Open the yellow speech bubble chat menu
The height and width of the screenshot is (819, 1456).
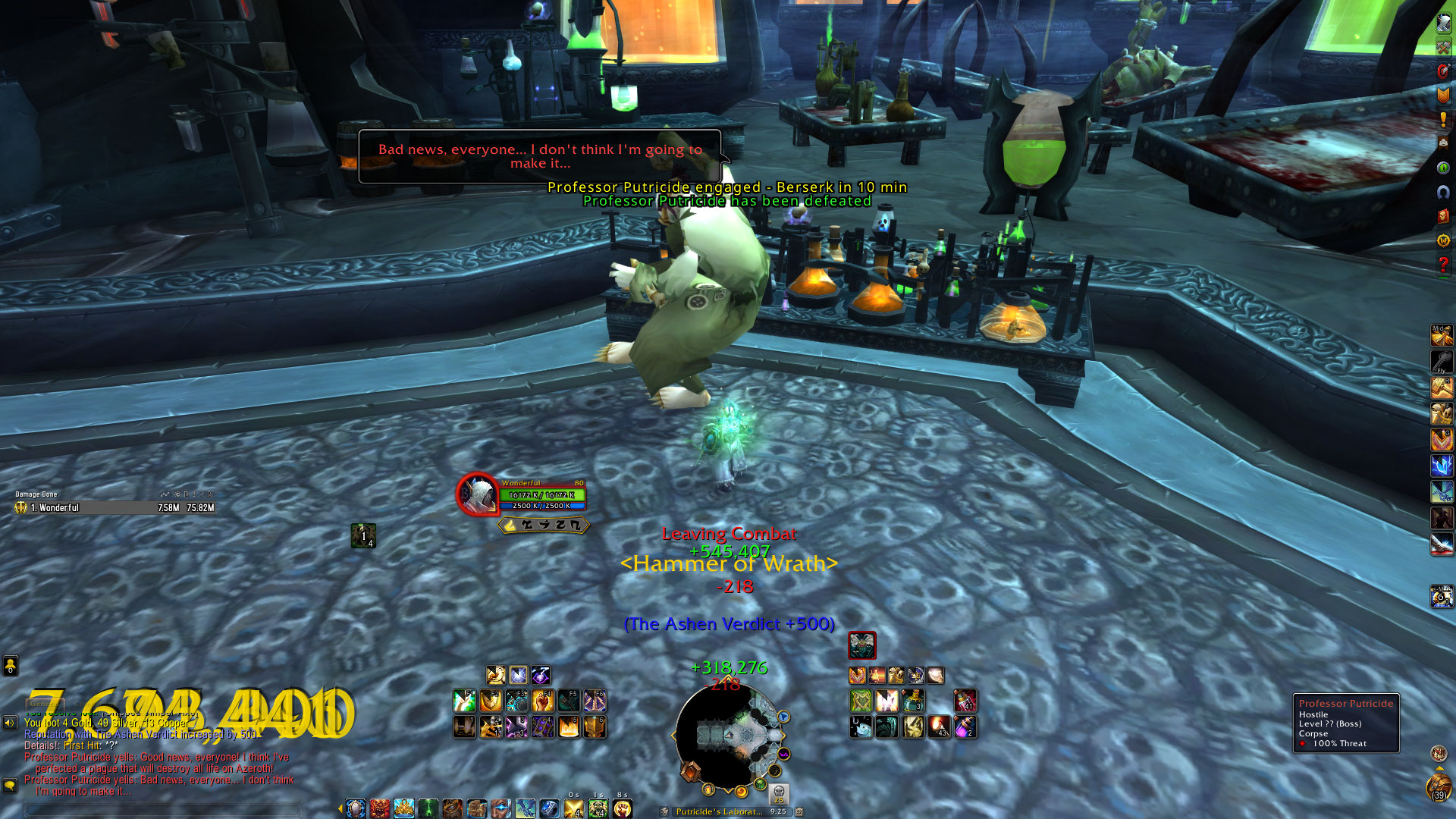10,785
